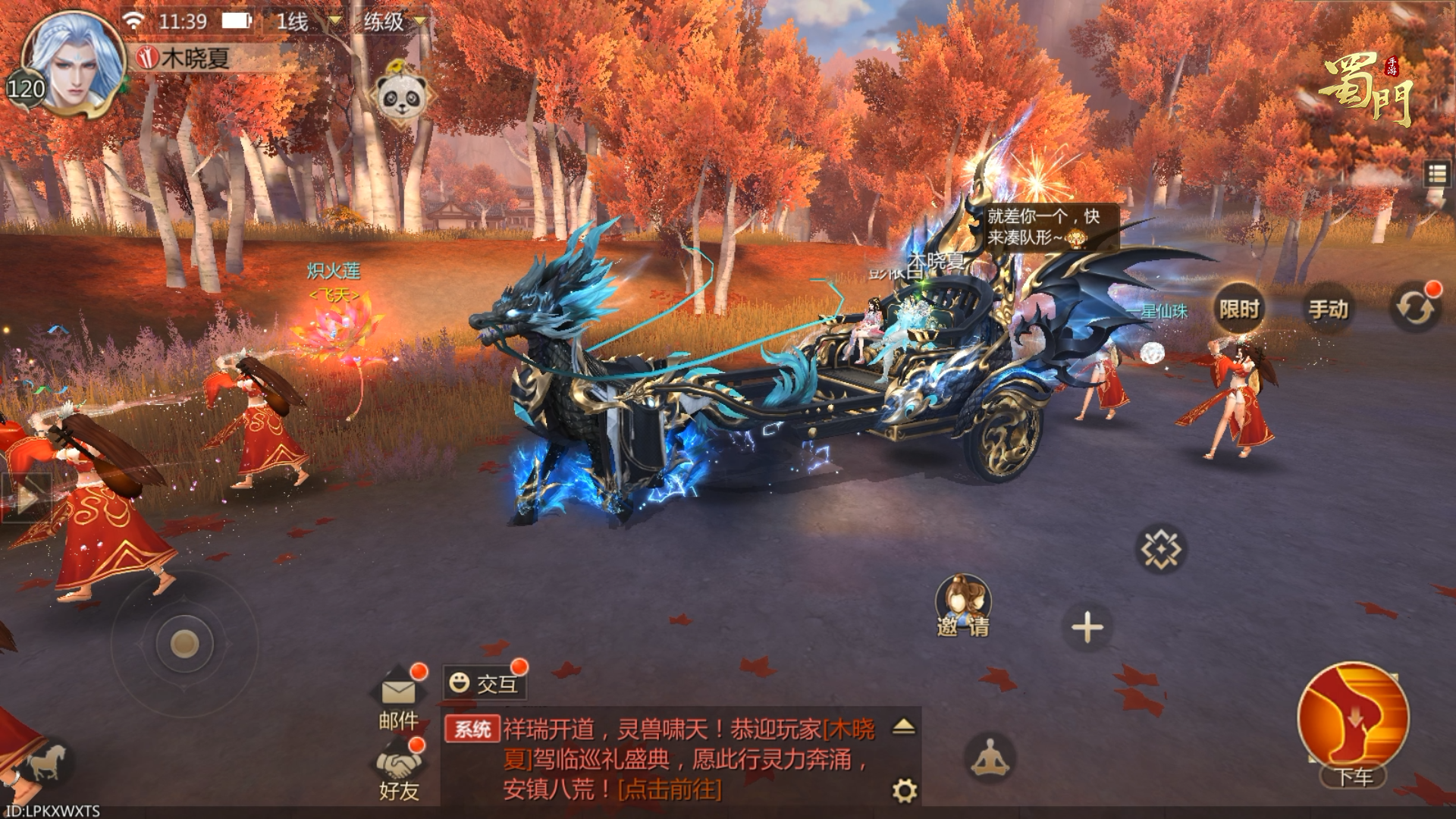
Task: Get off the carriage with 下车
Action: (x=1354, y=724)
